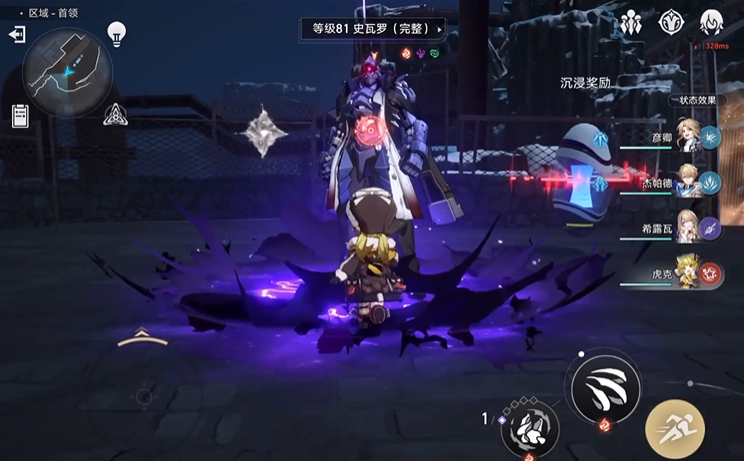744x461 pixels.
Task: Open the circular minimap
Action: coord(68,72)
